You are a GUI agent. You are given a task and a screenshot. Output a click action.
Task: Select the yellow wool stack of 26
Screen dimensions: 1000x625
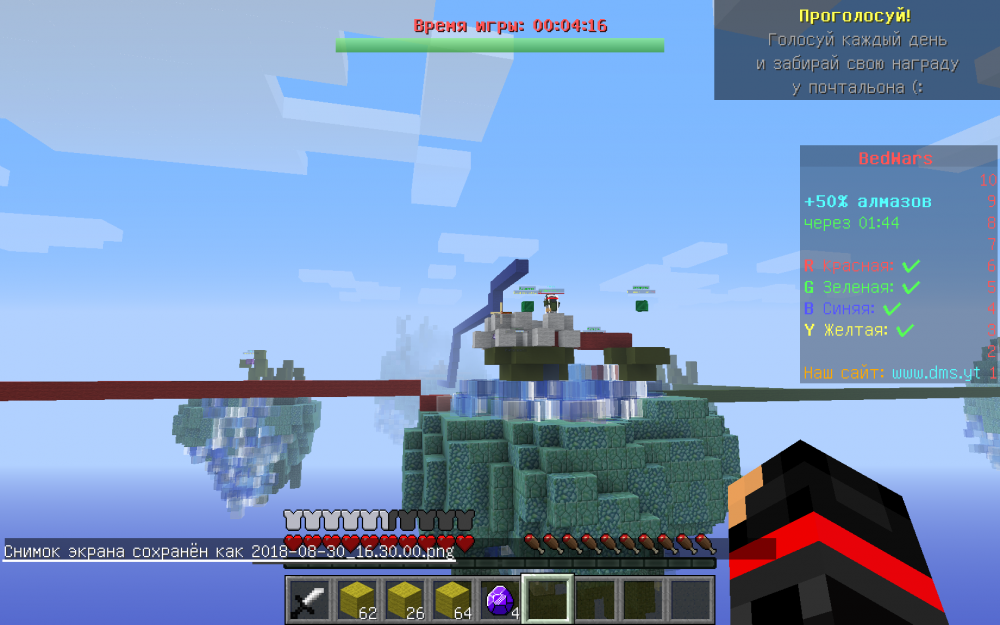(x=404, y=600)
